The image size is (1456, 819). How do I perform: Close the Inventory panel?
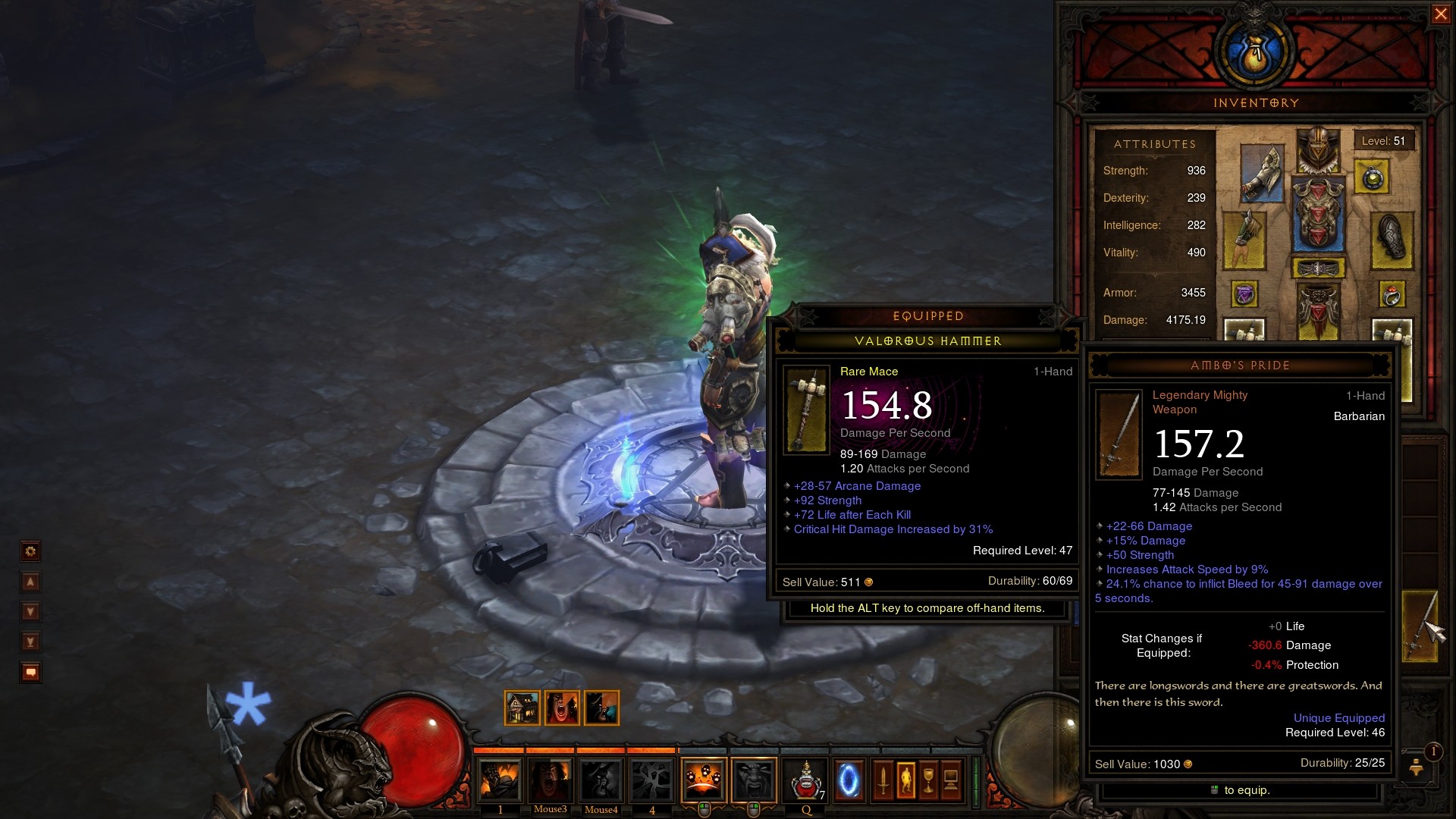tap(1440, 14)
